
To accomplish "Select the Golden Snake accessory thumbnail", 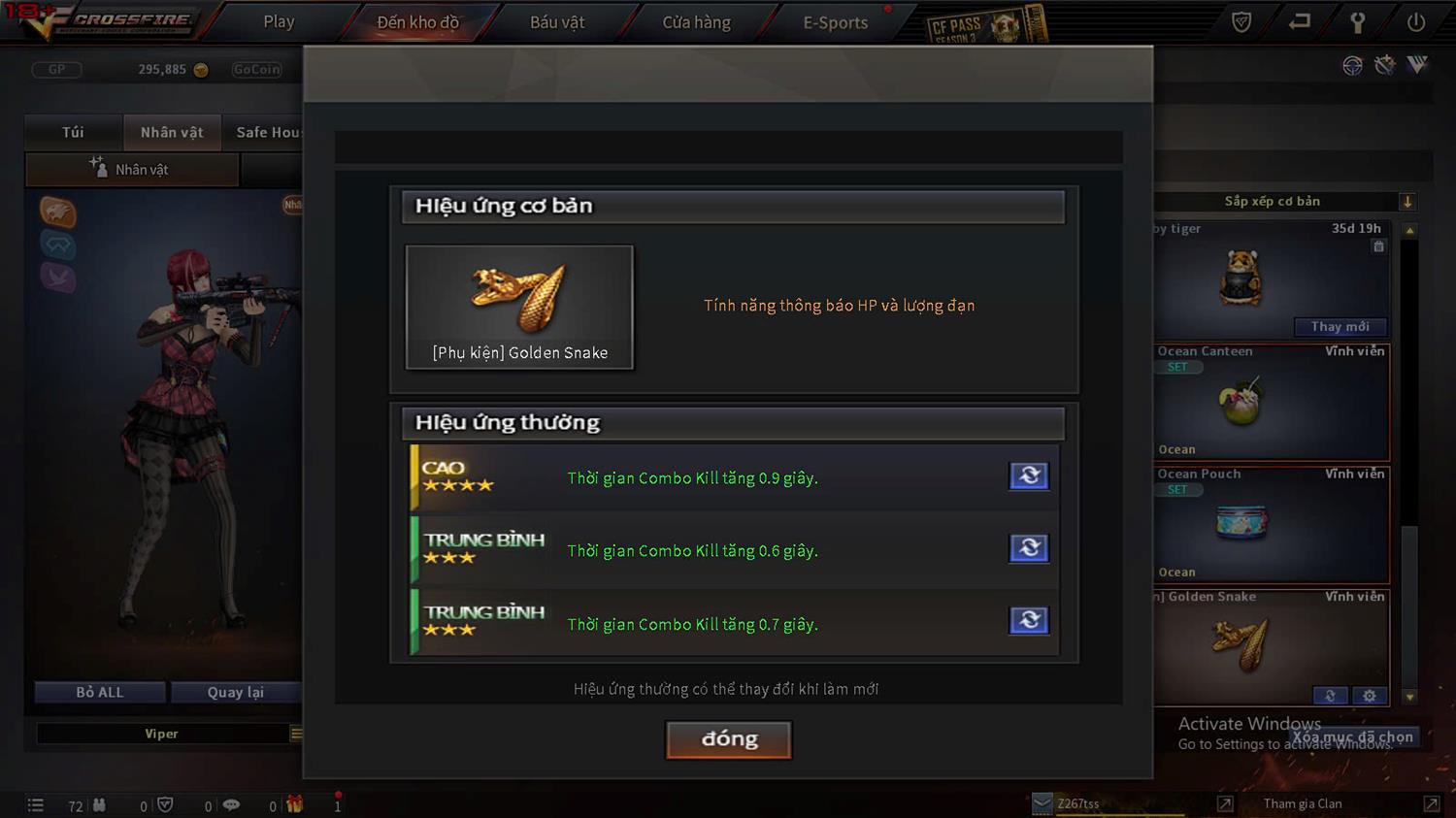I will (x=519, y=307).
